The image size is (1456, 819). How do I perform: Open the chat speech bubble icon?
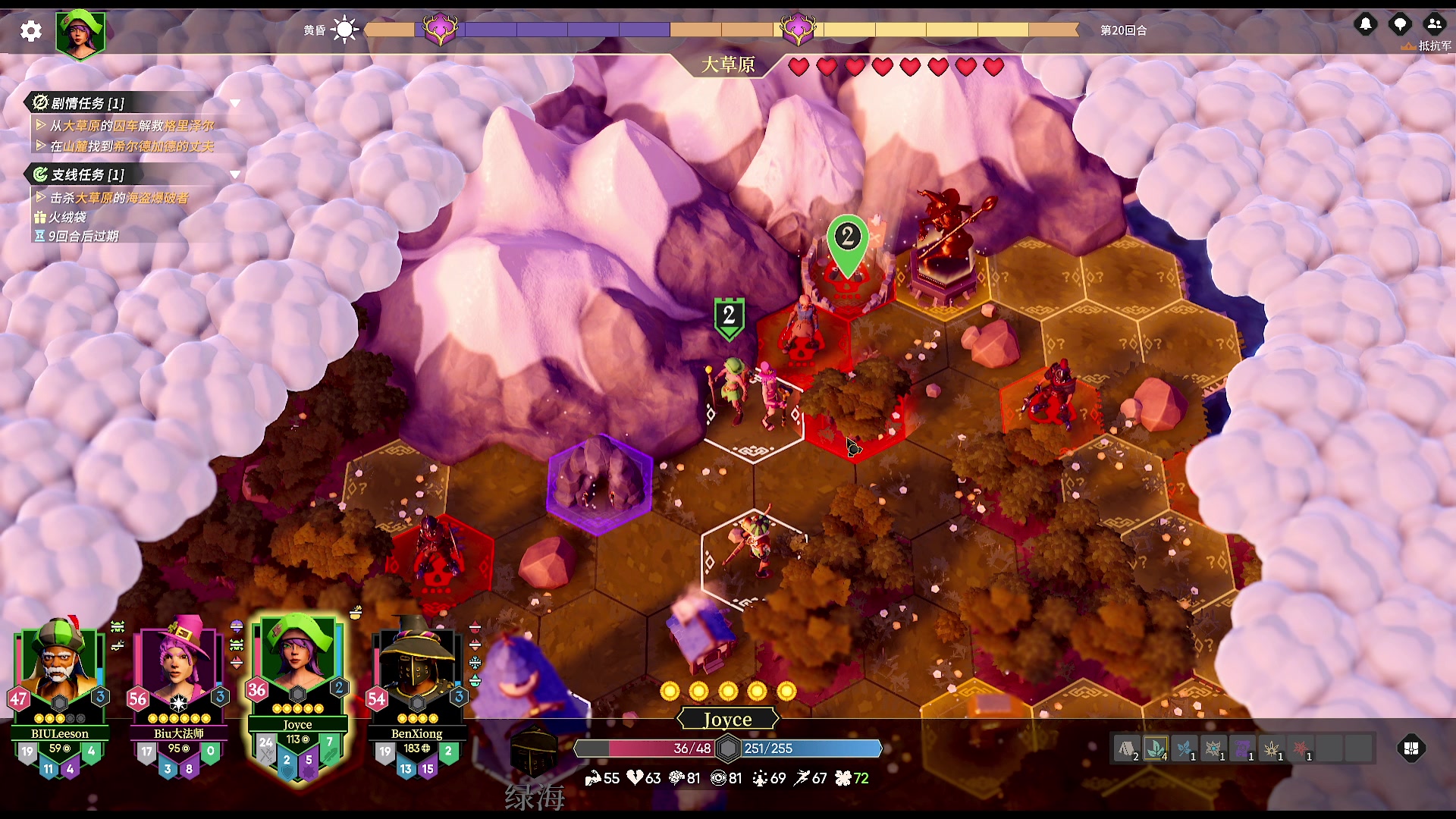click(x=1400, y=24)
